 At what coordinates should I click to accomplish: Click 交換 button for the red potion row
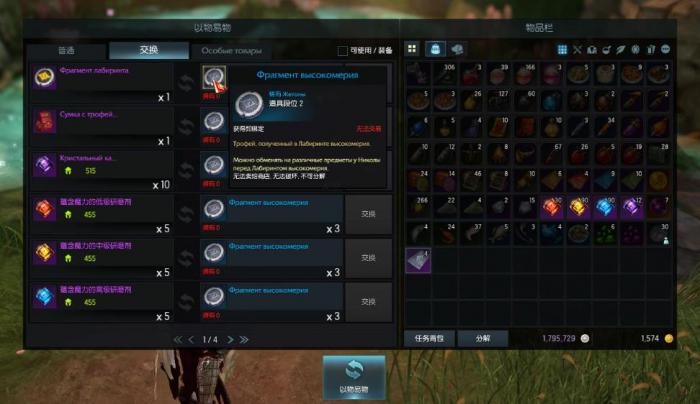(x=368, y=214)
